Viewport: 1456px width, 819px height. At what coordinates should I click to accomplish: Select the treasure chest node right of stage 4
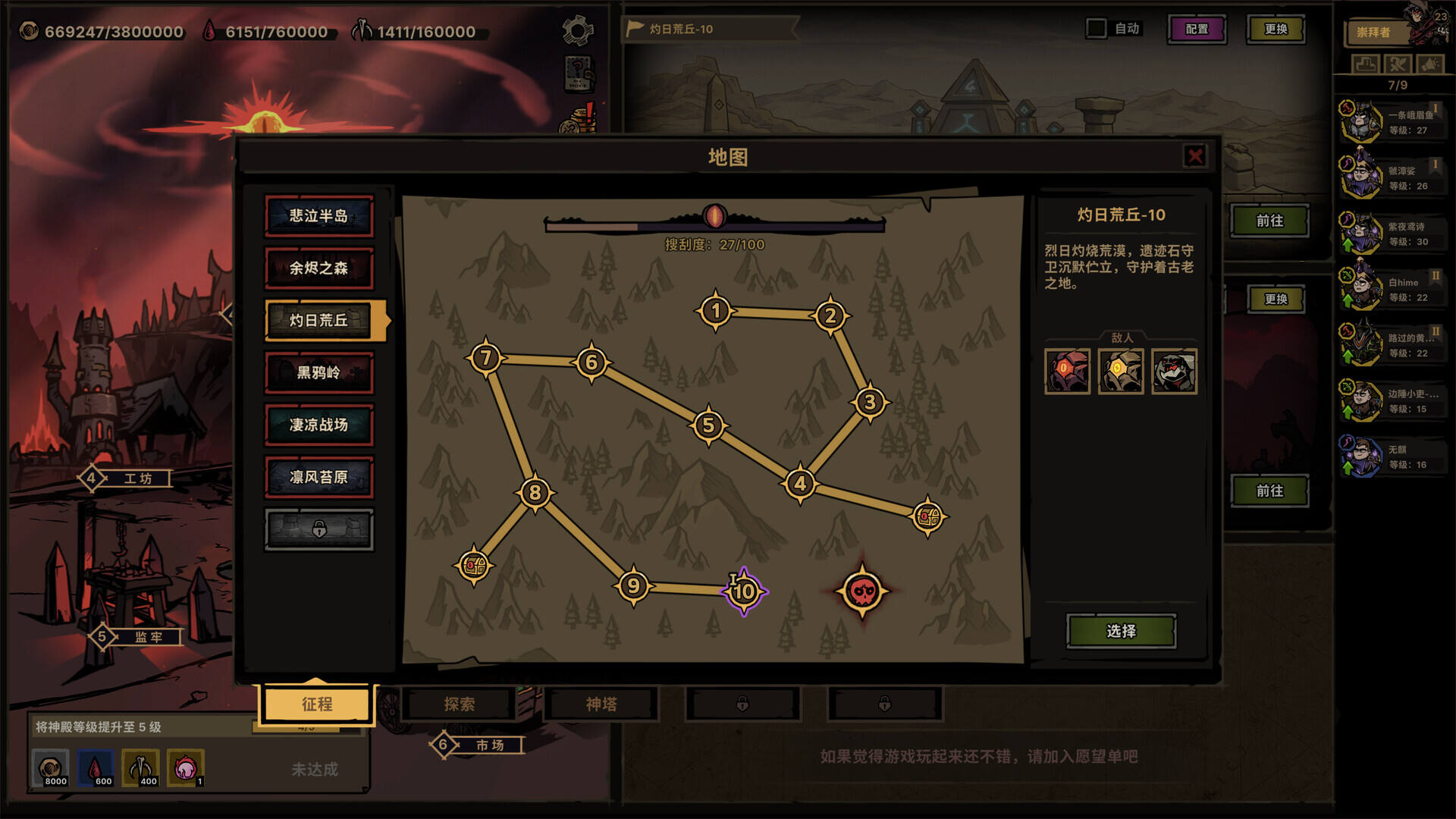click(x=927, y=516)
